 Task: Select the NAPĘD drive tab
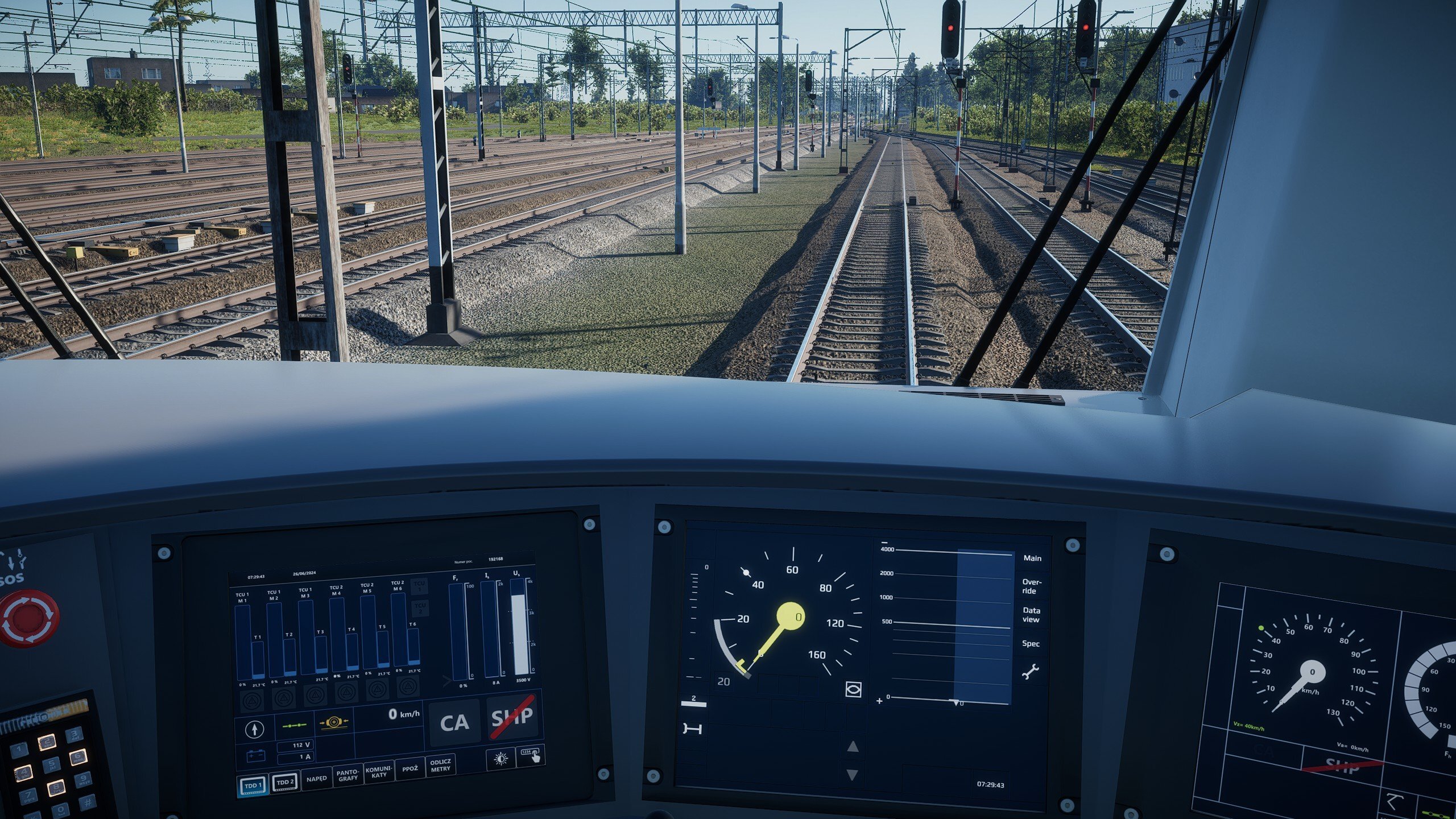pos(316,778)
